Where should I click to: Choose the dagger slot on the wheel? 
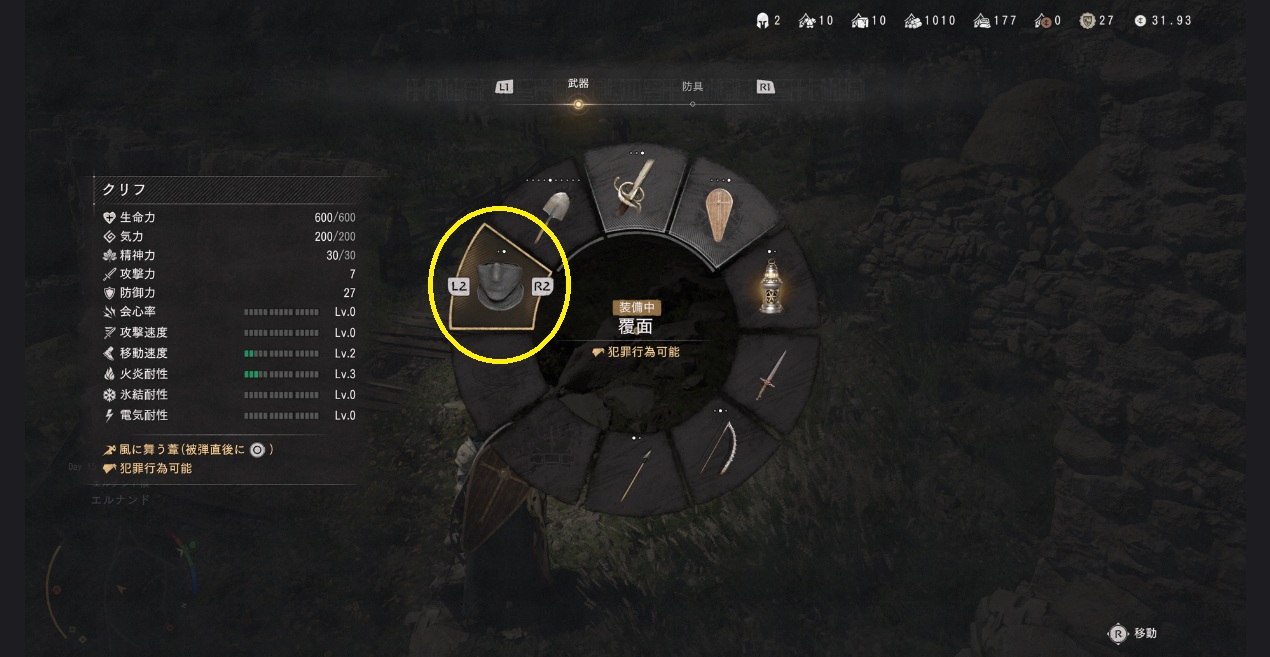(x=771, y=375)
